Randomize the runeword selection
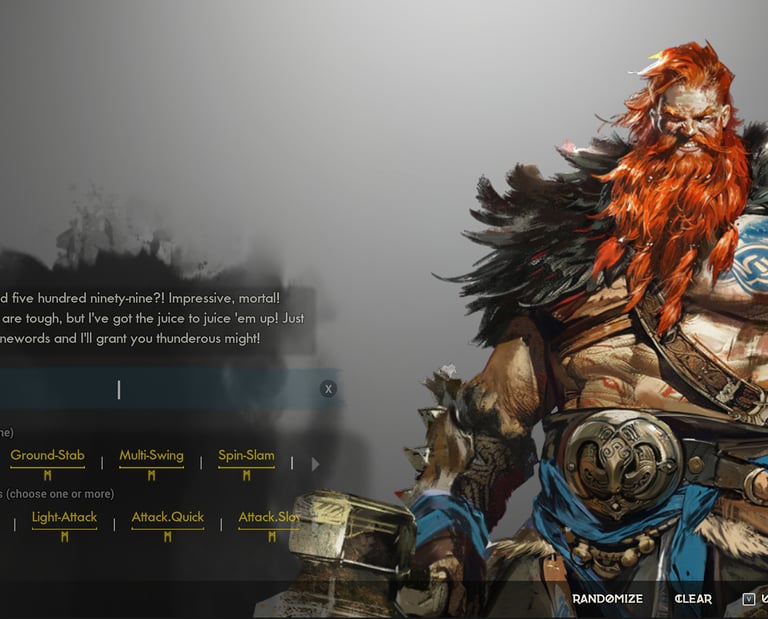The width and height of the screenshot is (768, 619). click(607, 599)
